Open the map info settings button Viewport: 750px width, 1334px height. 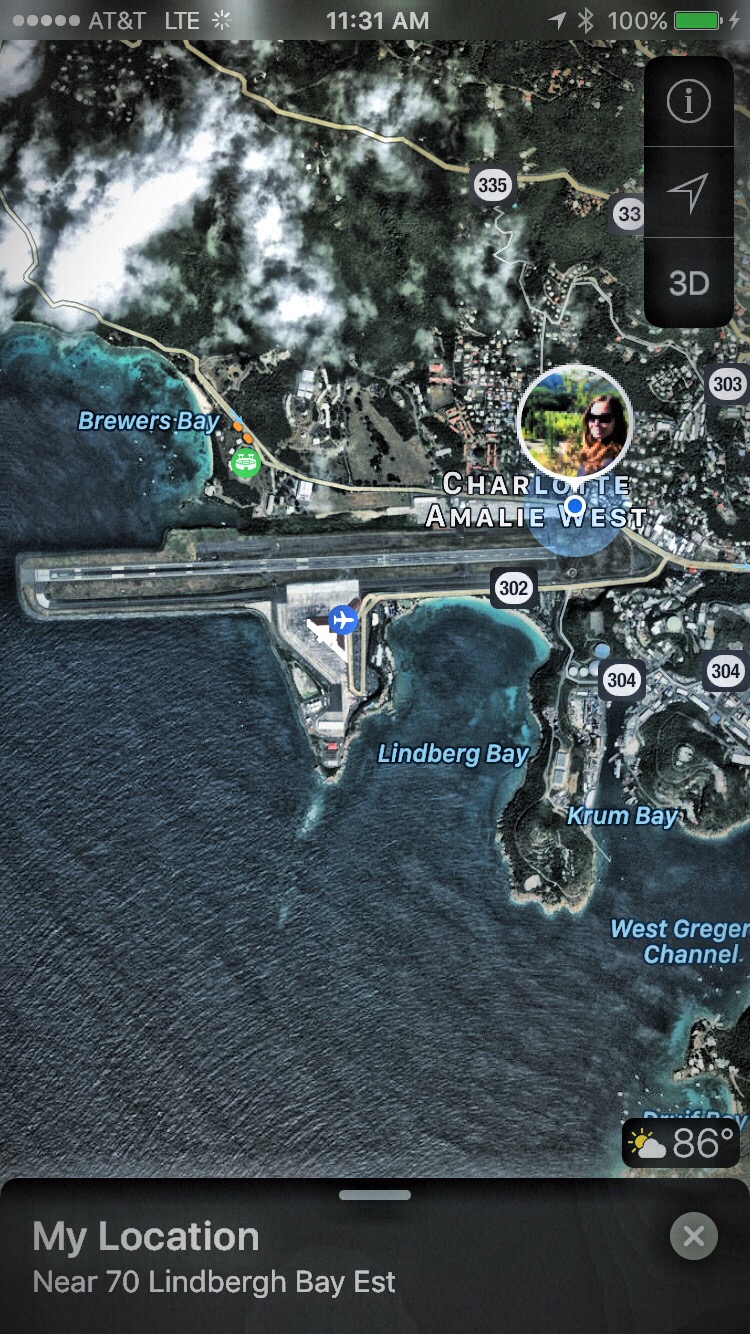(x=689, y=101)
